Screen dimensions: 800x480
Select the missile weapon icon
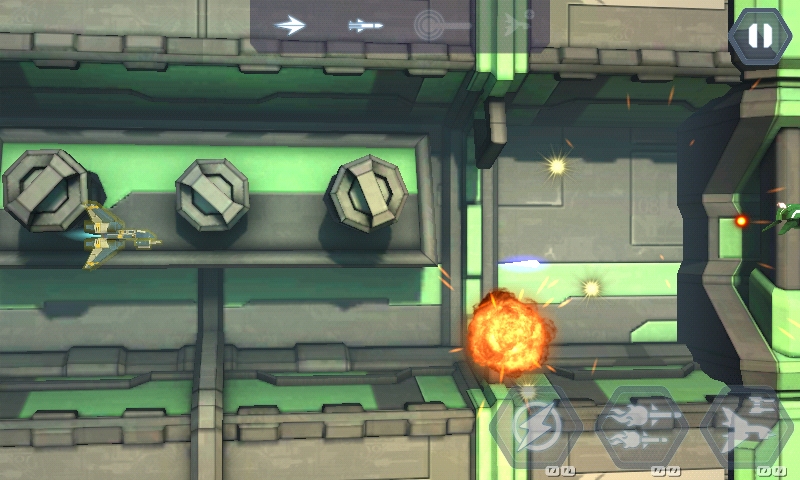[x=365, y=25]
